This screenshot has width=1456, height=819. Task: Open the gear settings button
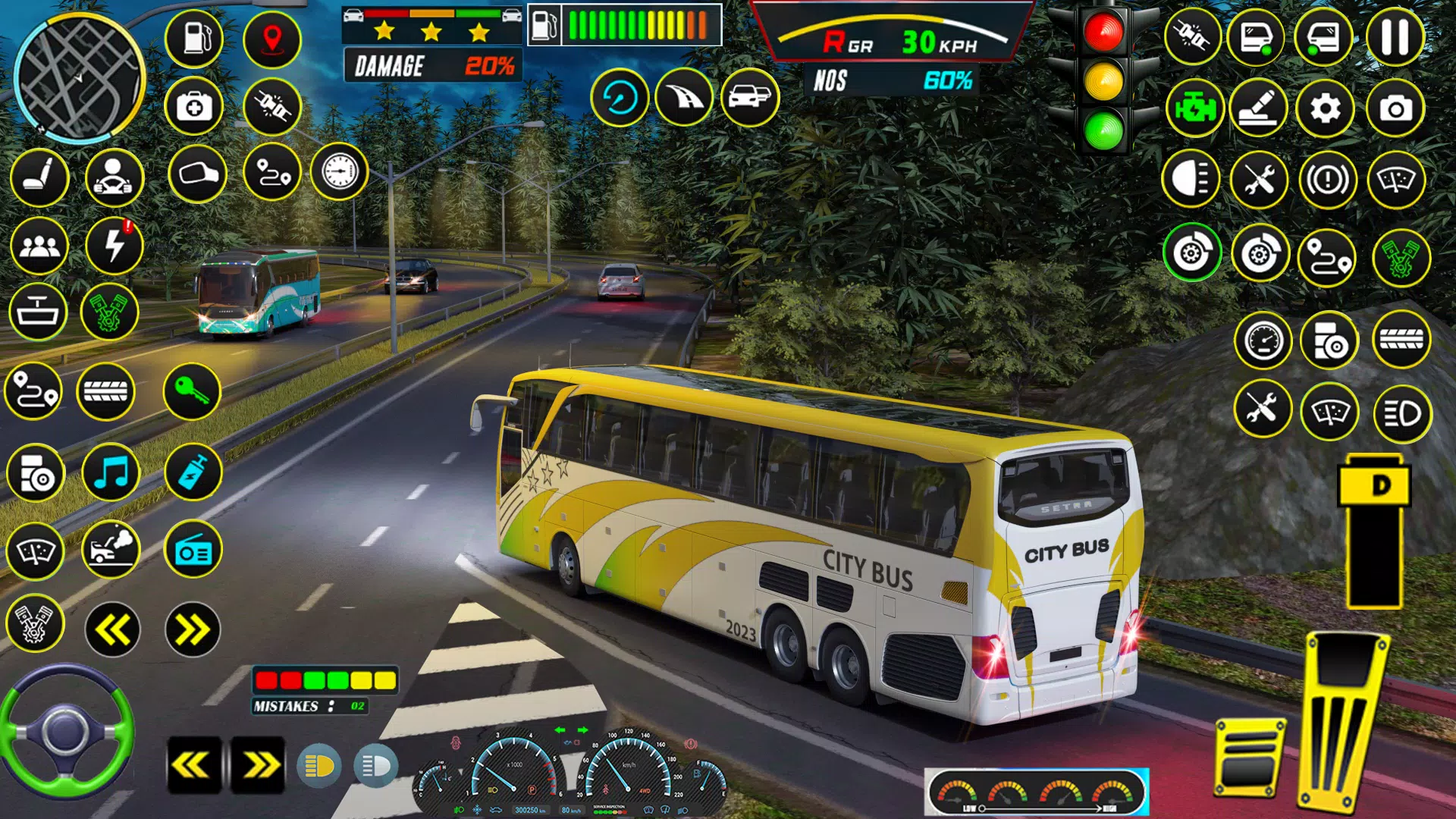(x=1325, y=109)
